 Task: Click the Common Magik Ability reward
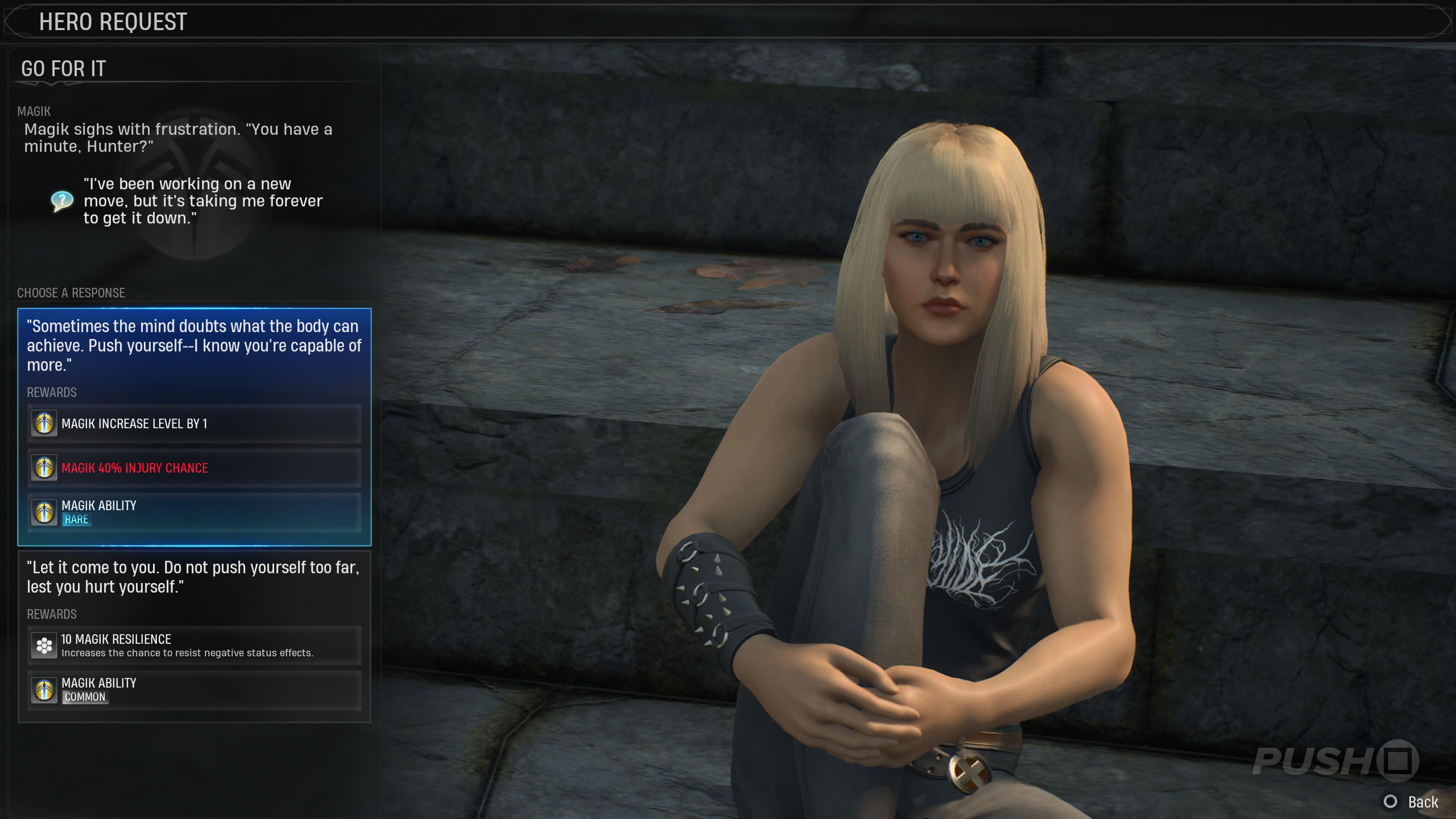pyautogui.click(x=194, y=690)
